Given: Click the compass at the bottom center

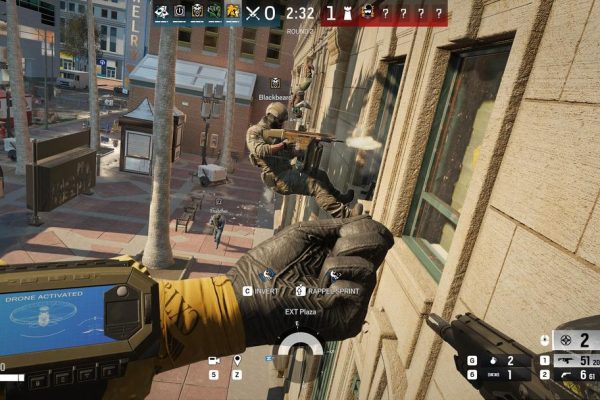Looking at the screenshot, I should (300, 350).
